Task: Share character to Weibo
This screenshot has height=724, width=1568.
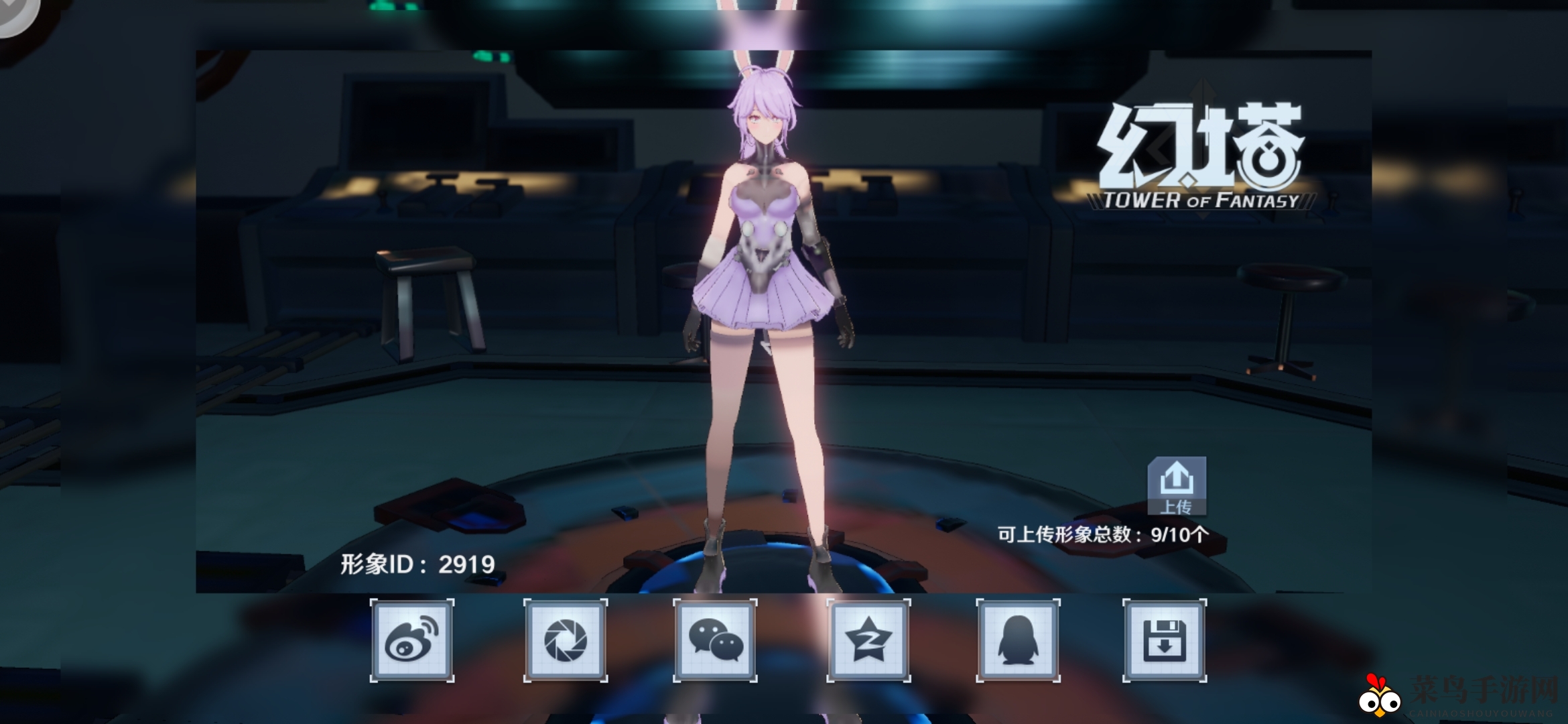Action: pyautogui.click(x=411, y=640)
